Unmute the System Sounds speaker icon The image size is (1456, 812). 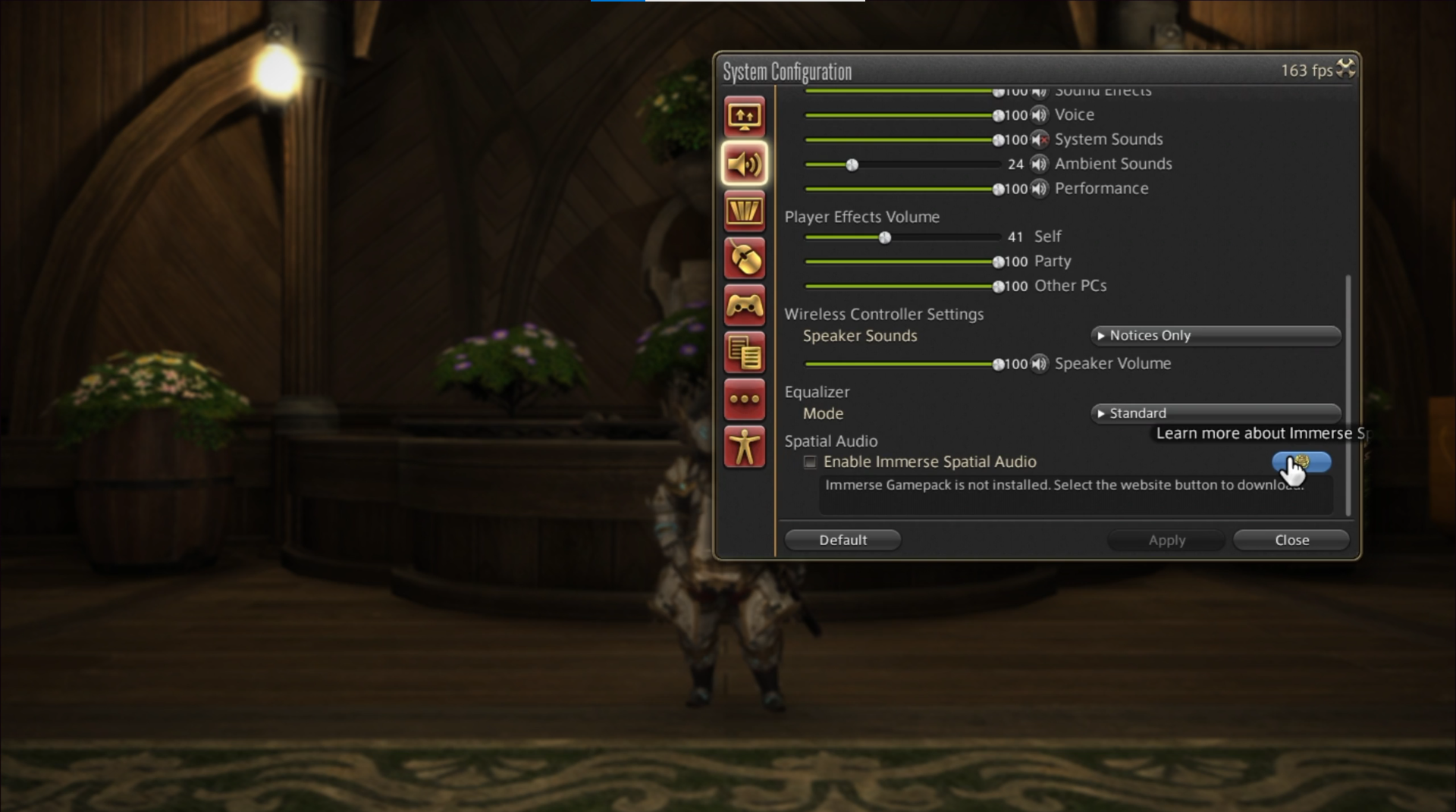coord(1039,140)
